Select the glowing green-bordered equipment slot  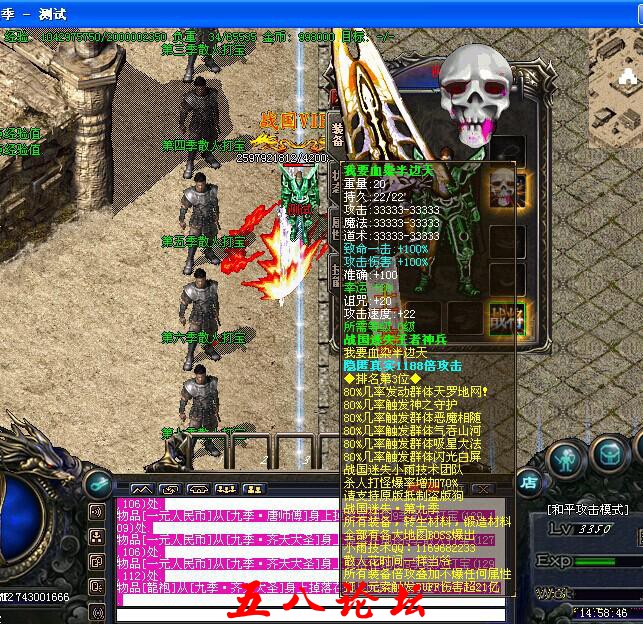tap(505, 318)
